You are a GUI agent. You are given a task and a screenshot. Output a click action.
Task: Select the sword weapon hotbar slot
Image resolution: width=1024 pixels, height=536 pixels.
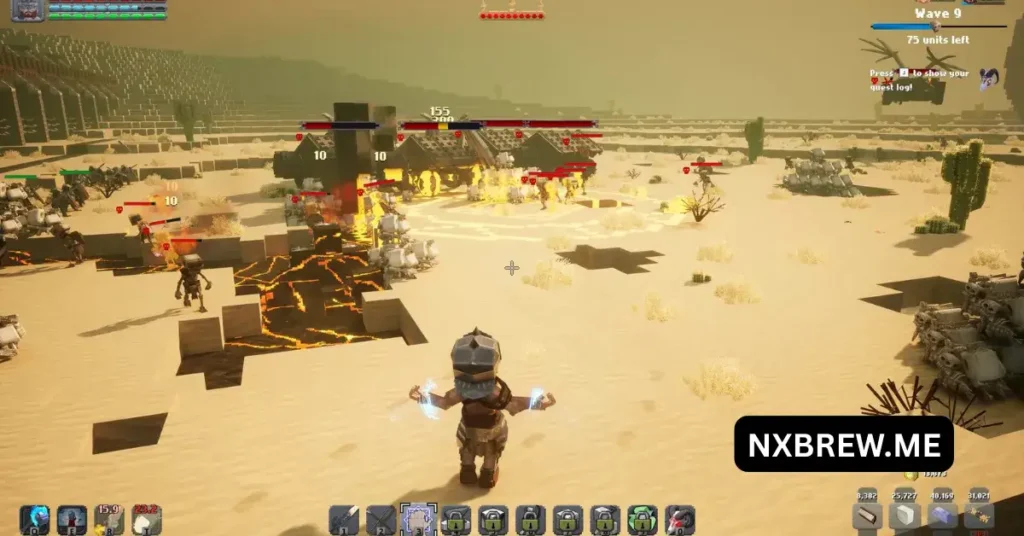(x=344, y=519)
